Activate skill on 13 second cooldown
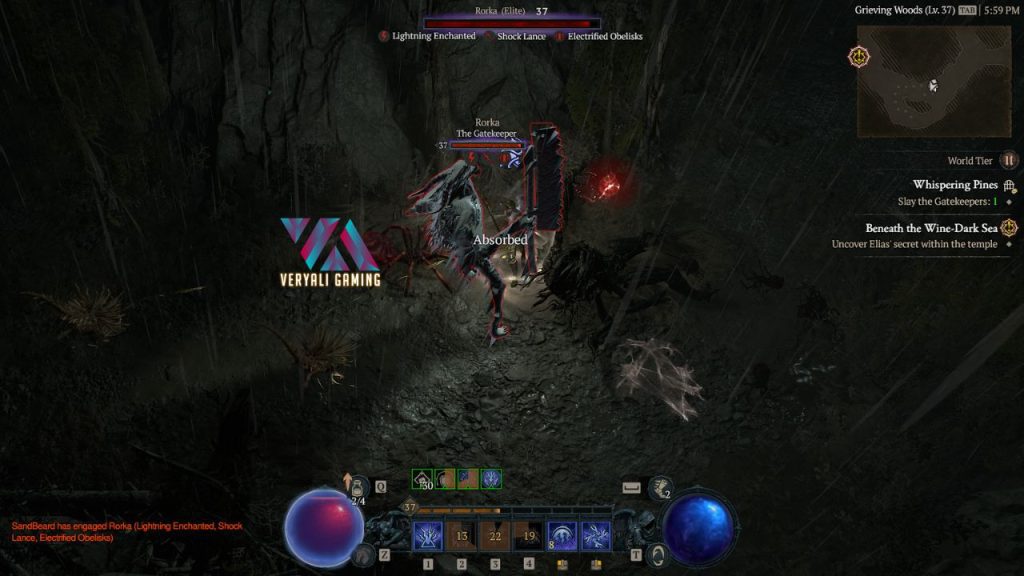The image size is (1024, 576). (x=461, y=537)
